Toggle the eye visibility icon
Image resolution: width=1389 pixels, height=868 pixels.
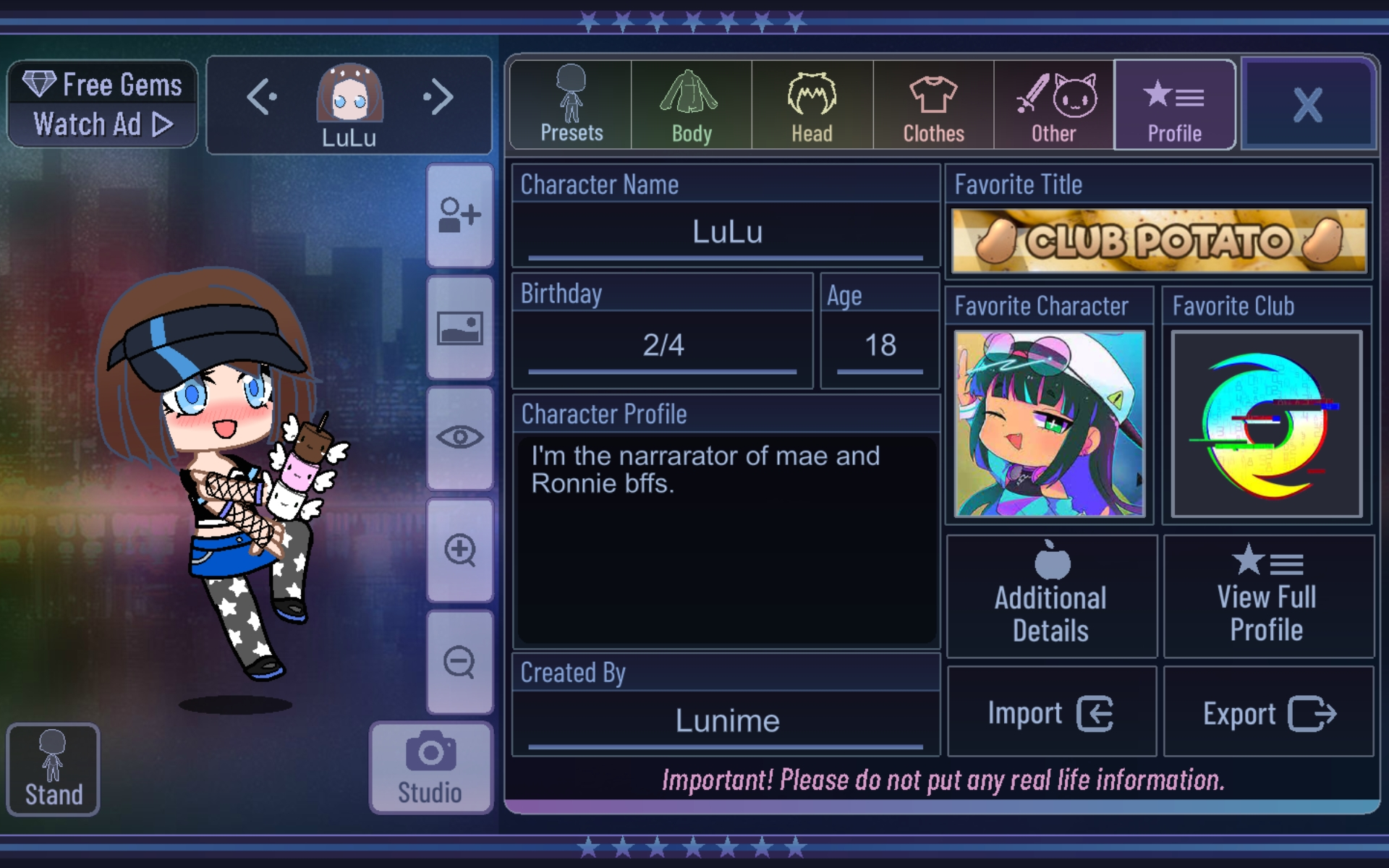[x=459, y=438]
